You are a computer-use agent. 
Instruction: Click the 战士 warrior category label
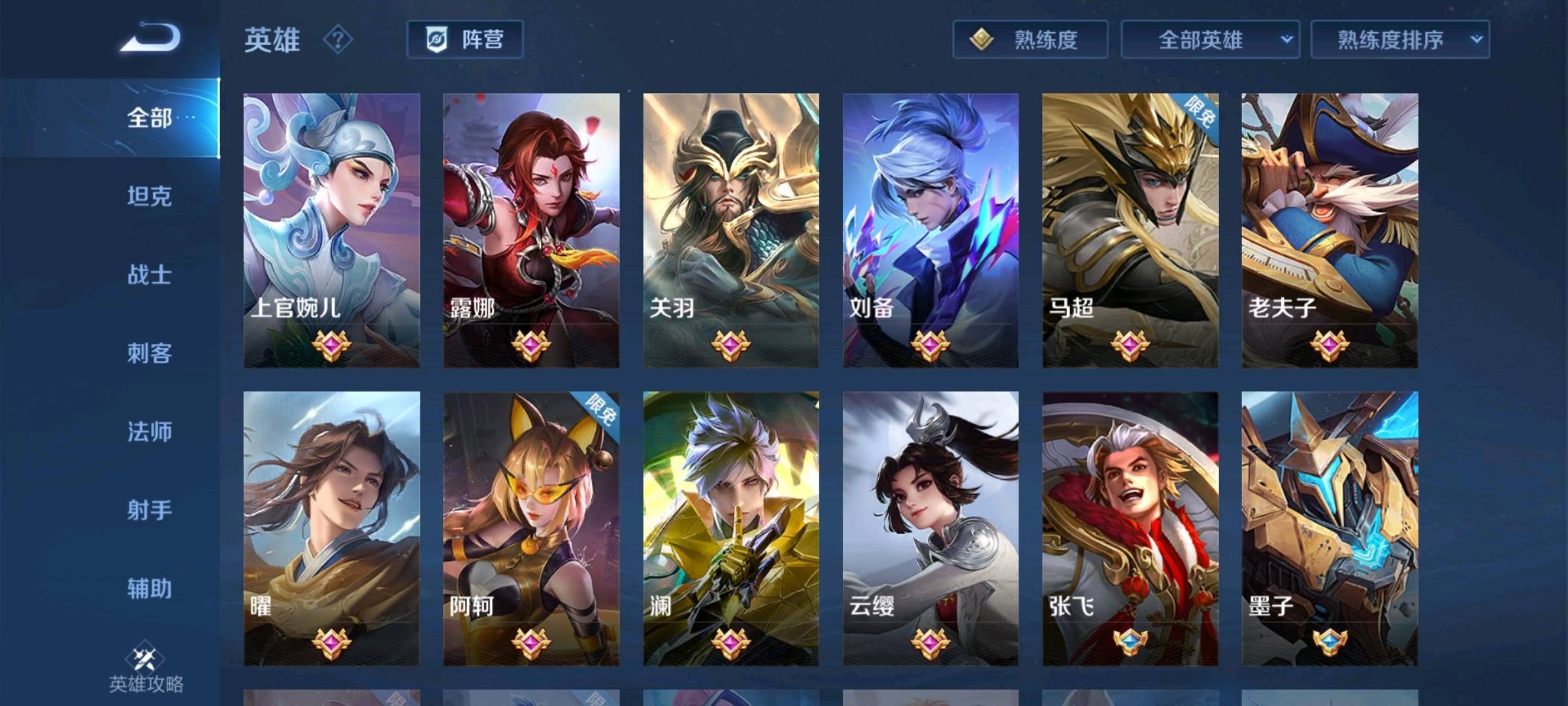click(x=148, y=275)
